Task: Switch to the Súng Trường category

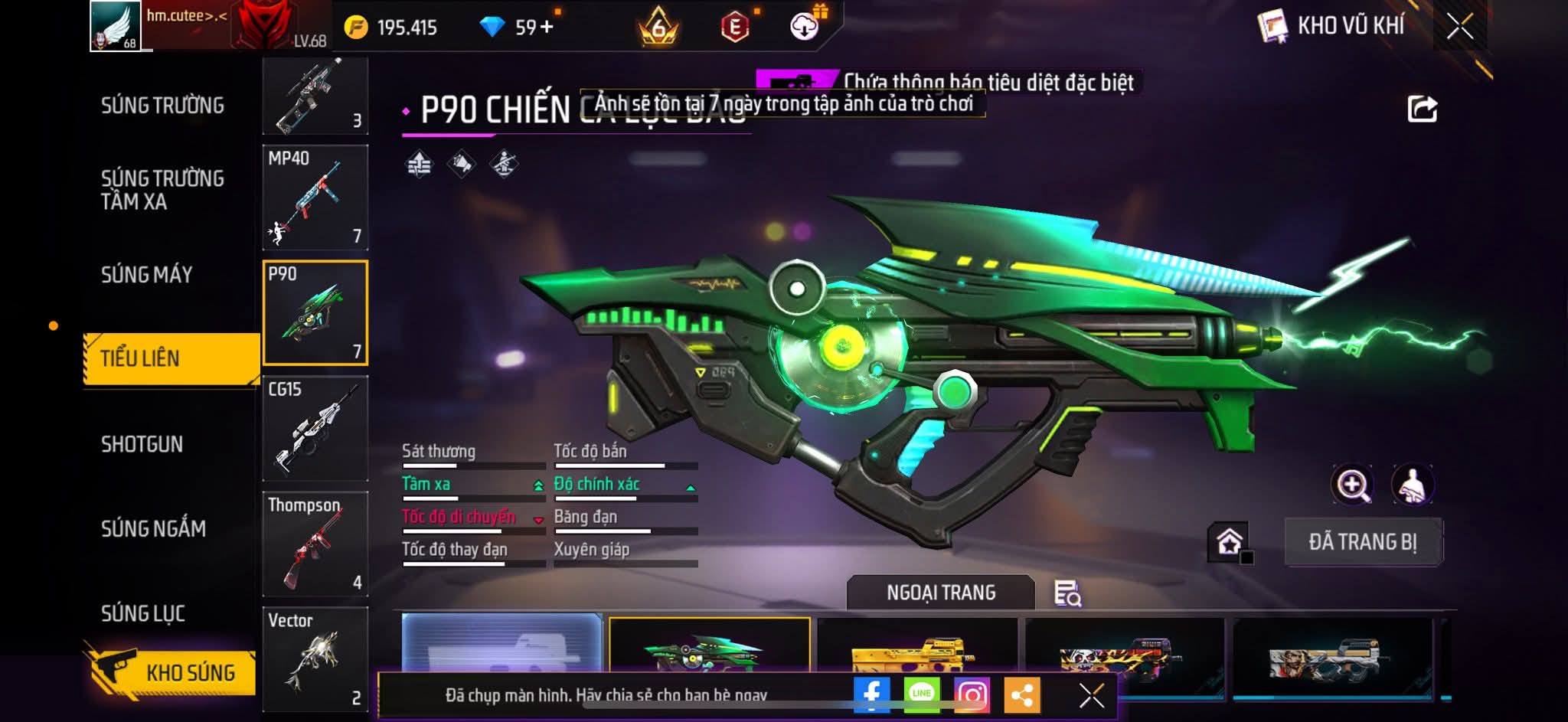Action: point(162,106)
